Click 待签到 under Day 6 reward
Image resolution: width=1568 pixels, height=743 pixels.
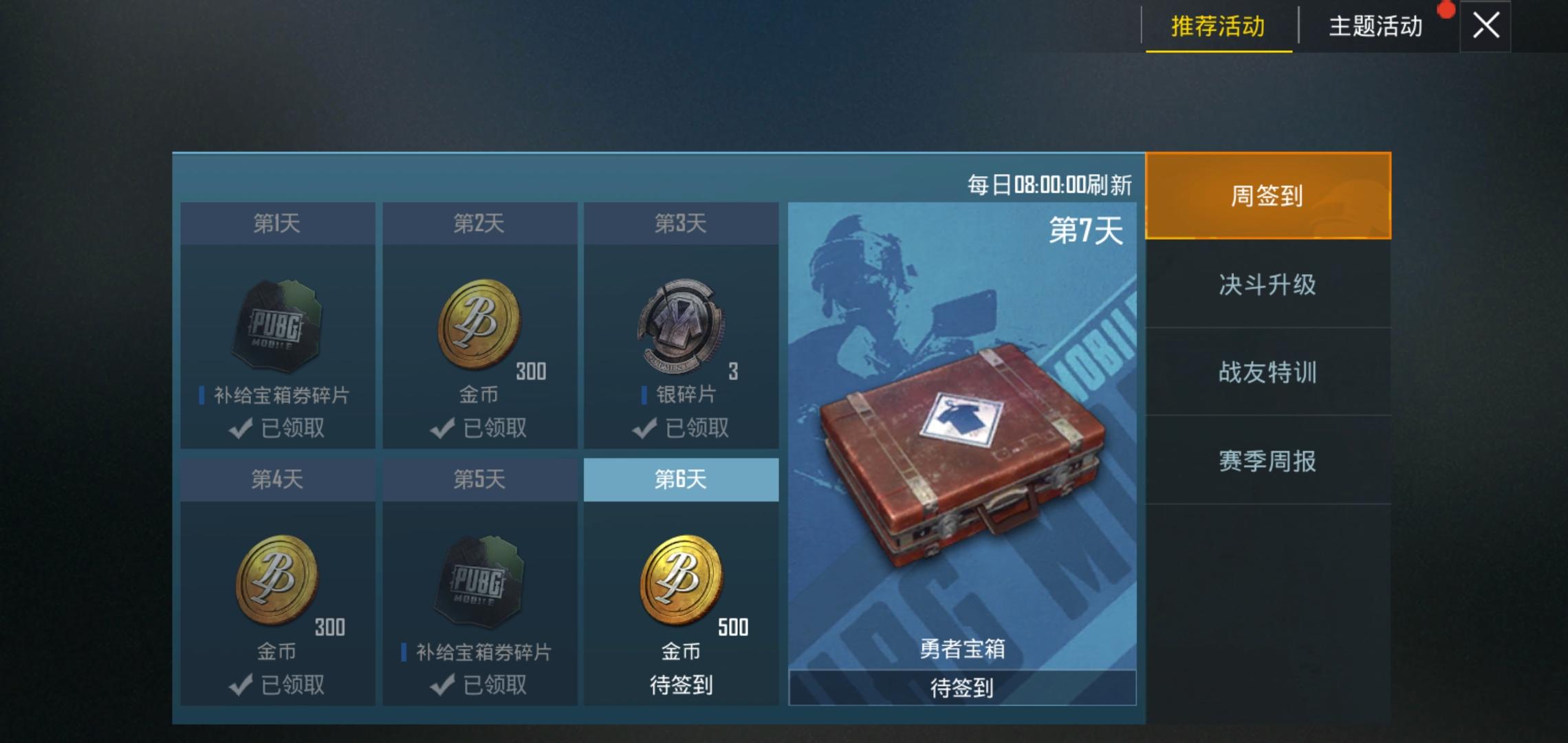[x=682, y=684]
